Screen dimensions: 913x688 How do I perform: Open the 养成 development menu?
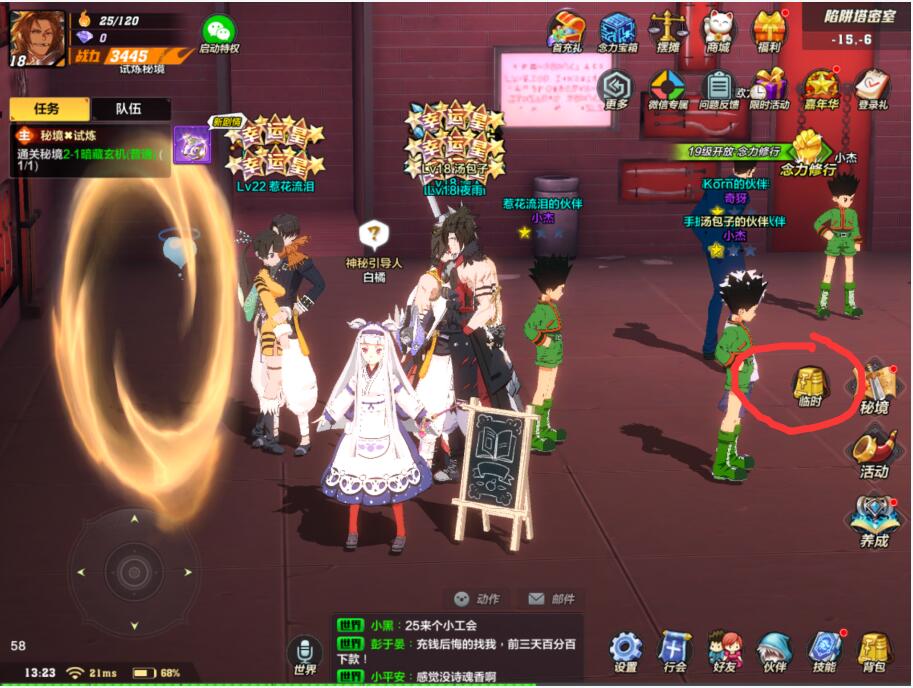point(873,520)
